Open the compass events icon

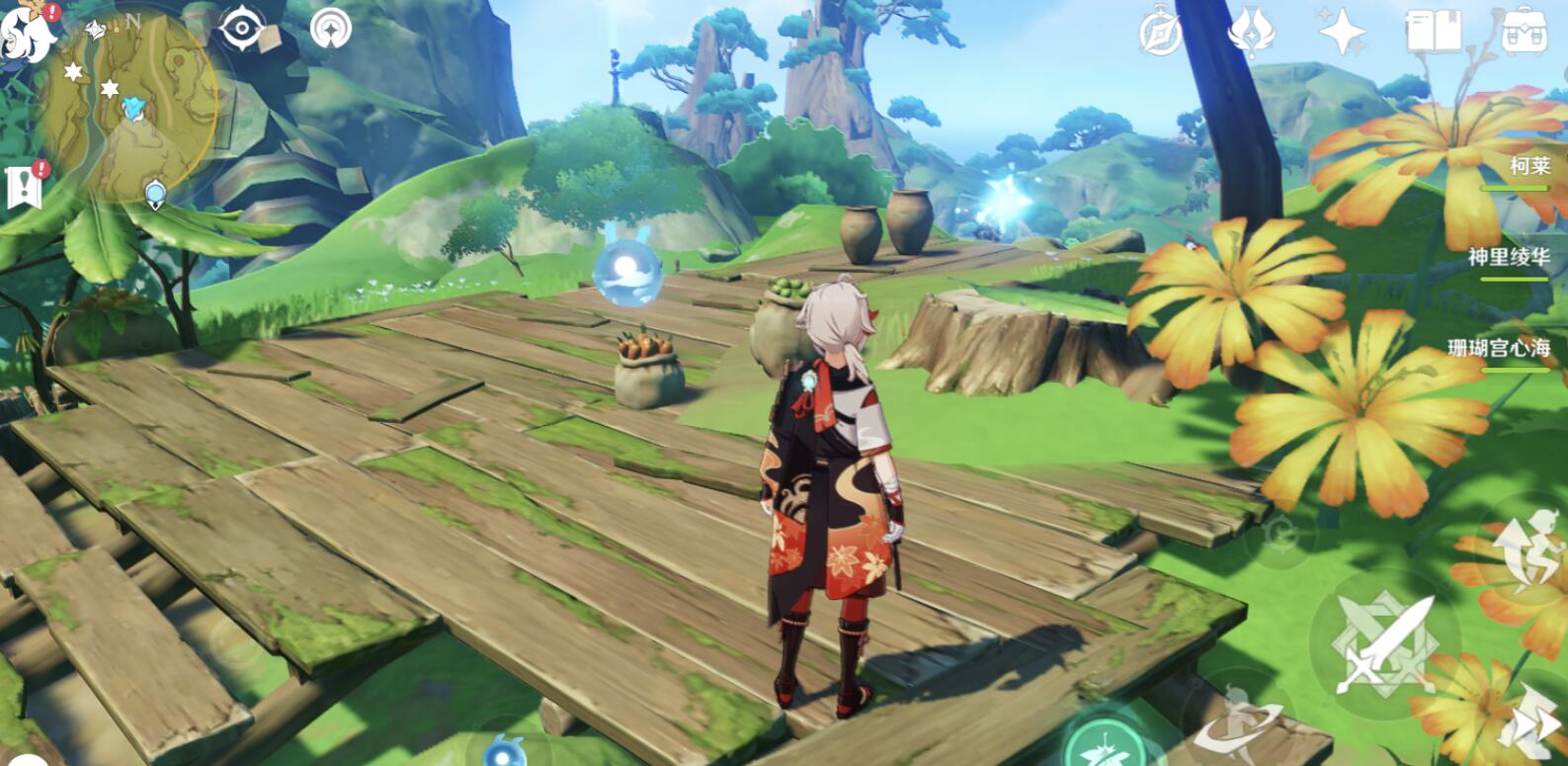point(1159,32)
